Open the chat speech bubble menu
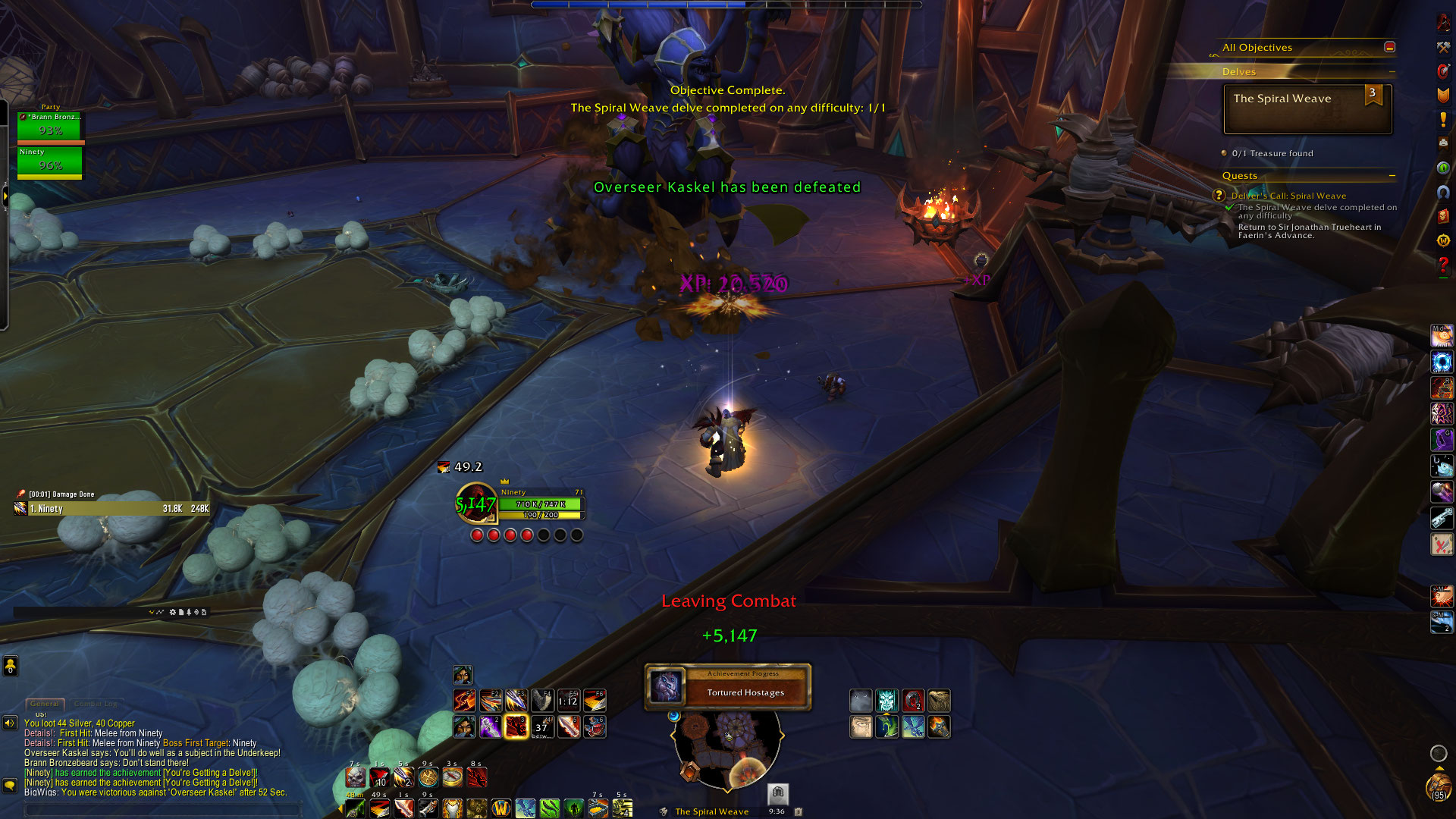 point(10,785)
